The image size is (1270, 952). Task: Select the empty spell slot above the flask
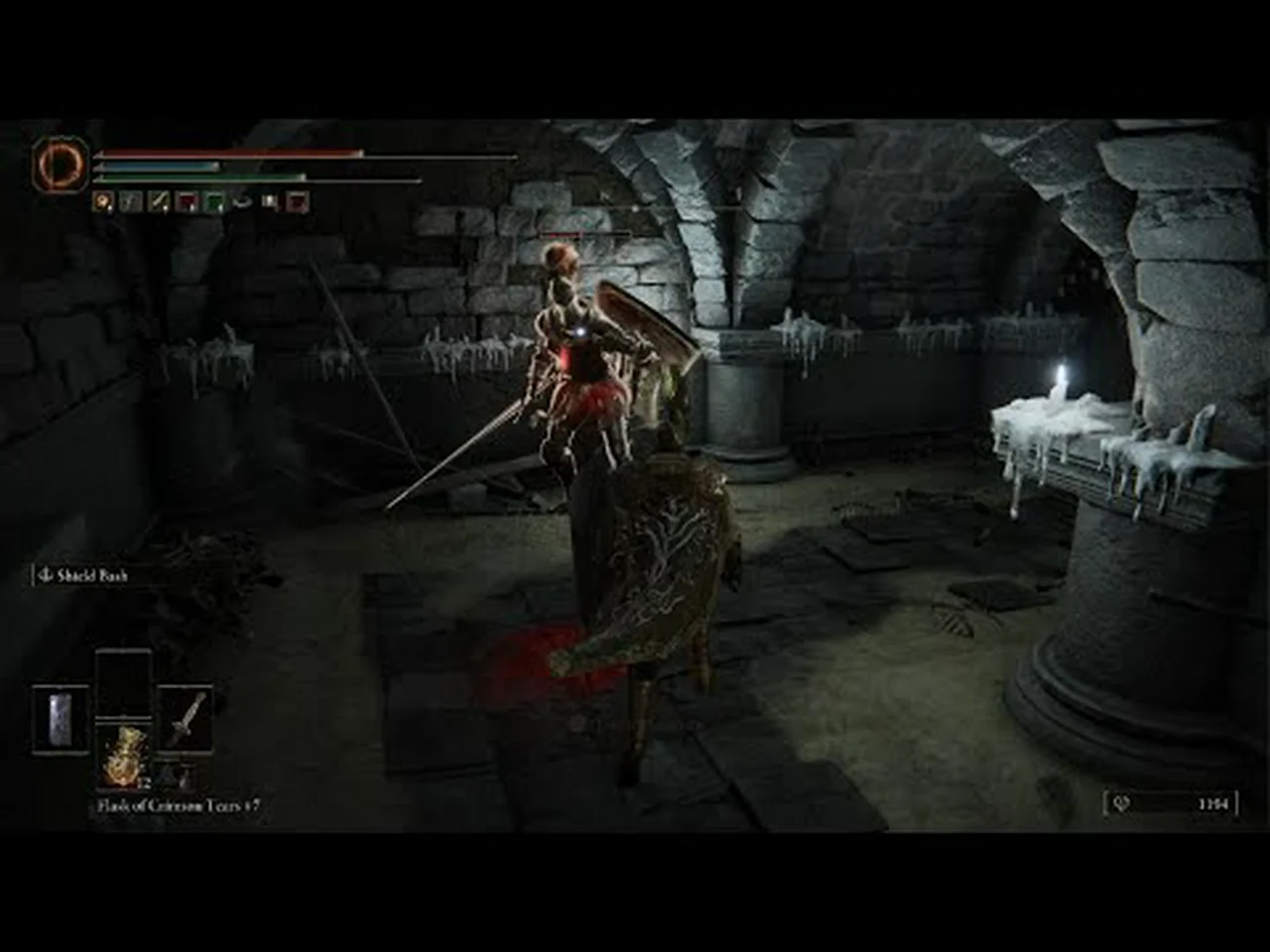coord(124,682)
